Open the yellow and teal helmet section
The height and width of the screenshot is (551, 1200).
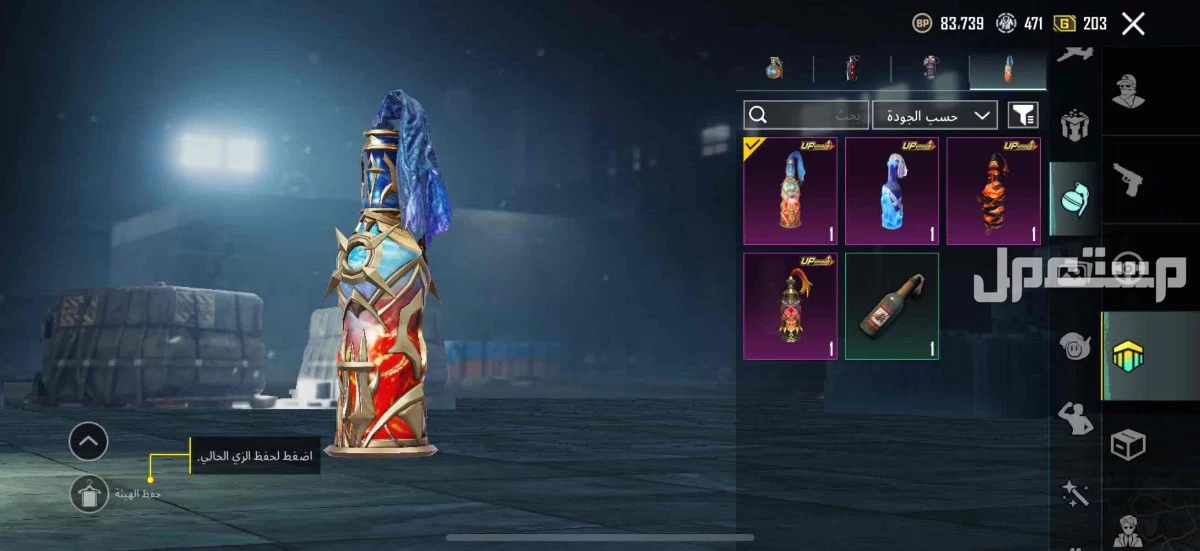pyautogui.click(x=1128, y=356)
